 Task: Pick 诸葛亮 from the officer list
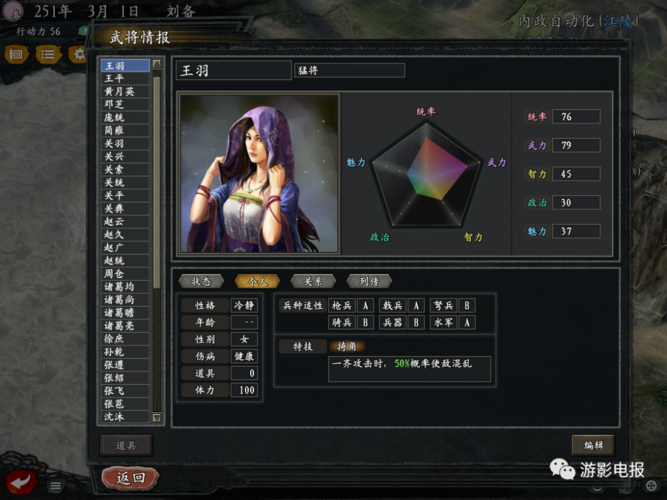click(119, 325)
